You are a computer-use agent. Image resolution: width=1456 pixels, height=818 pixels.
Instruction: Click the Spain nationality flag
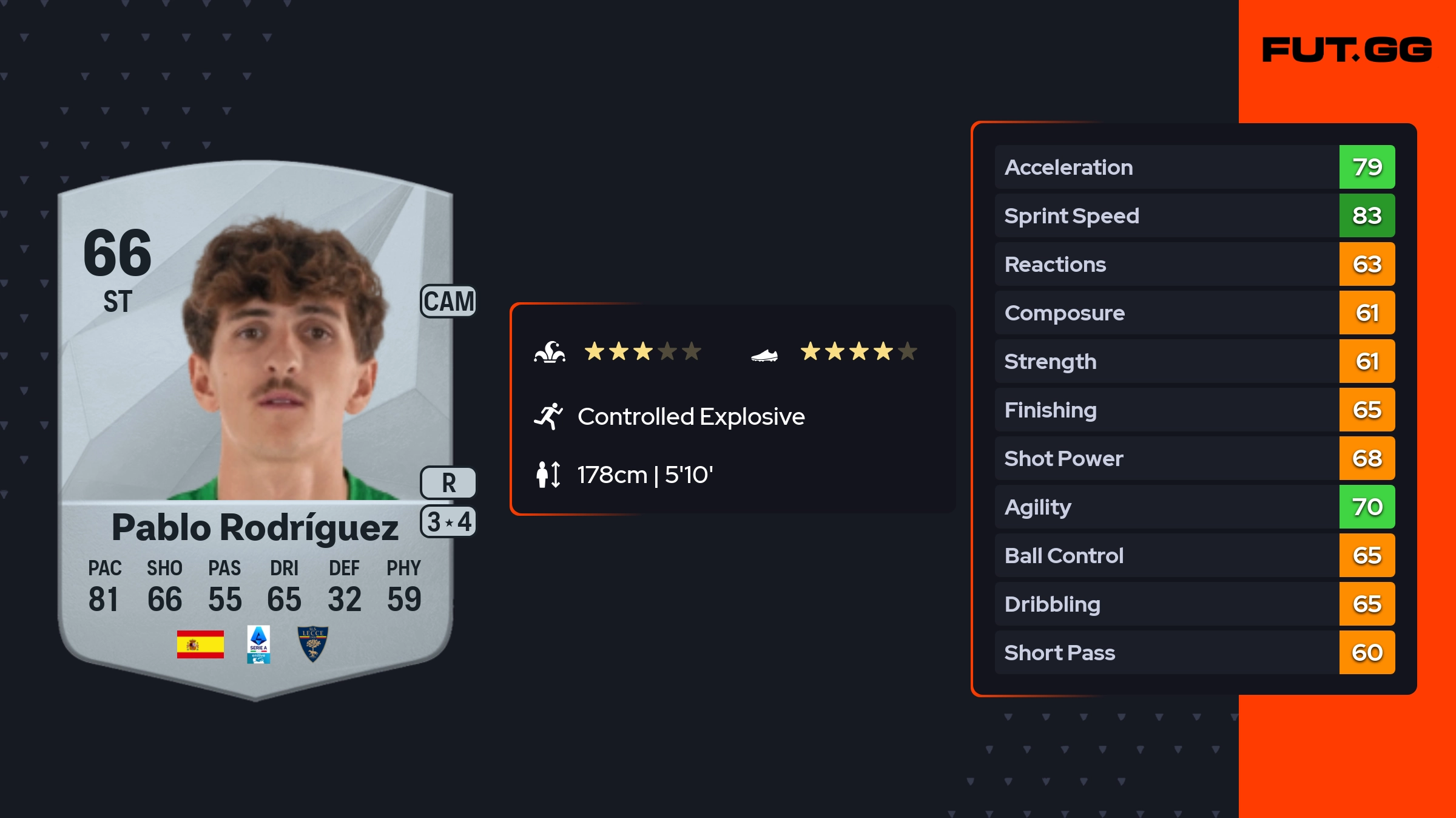(x=200, y=644)
